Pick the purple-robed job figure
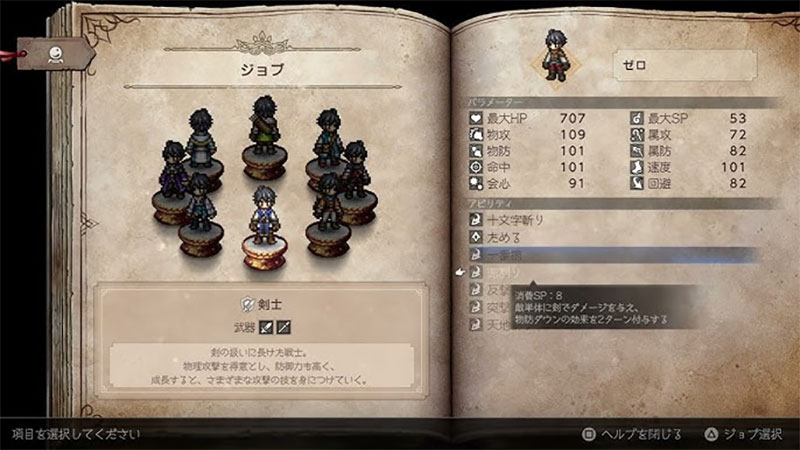 pyautogui.click(x=172, y=172)
